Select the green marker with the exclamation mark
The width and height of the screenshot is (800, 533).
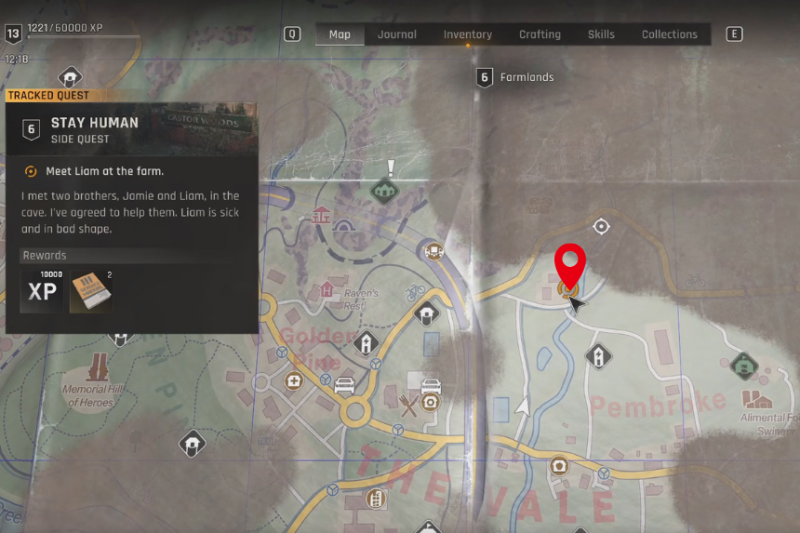click(382, 188)
